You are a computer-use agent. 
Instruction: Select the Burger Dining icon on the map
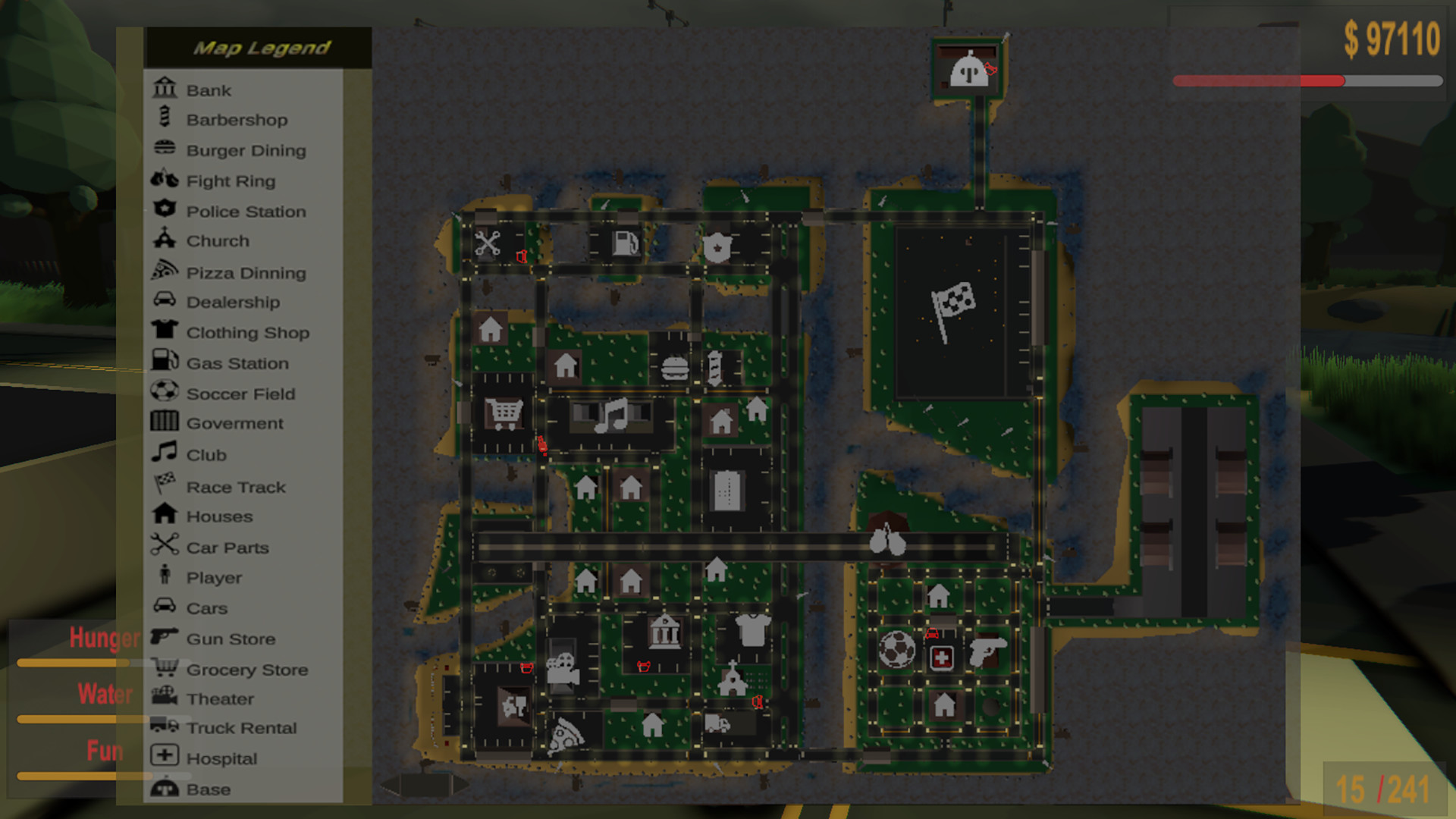tap(673, 369)
